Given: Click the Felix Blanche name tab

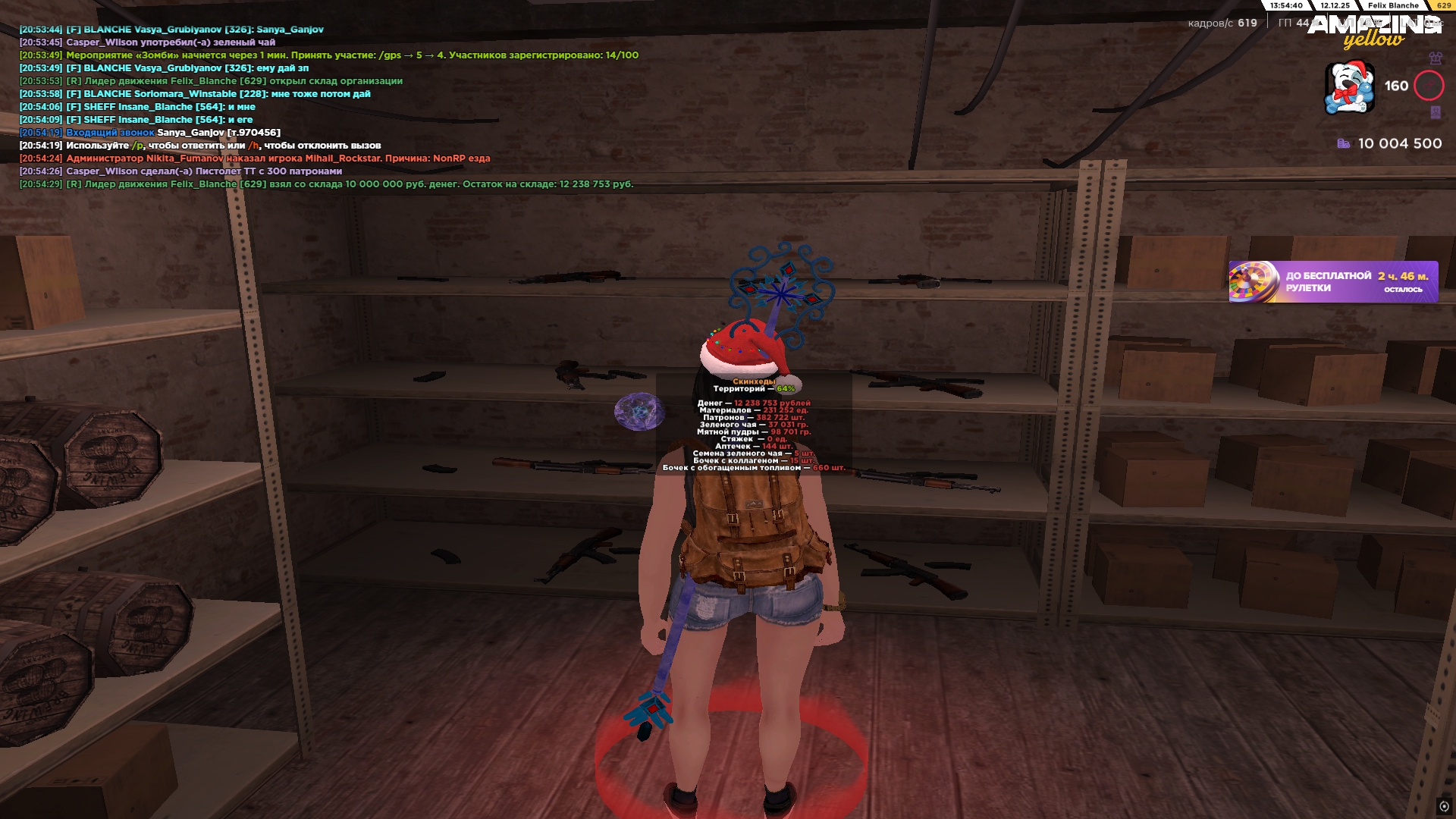Looking at the screenshot, I should 1392,5.
